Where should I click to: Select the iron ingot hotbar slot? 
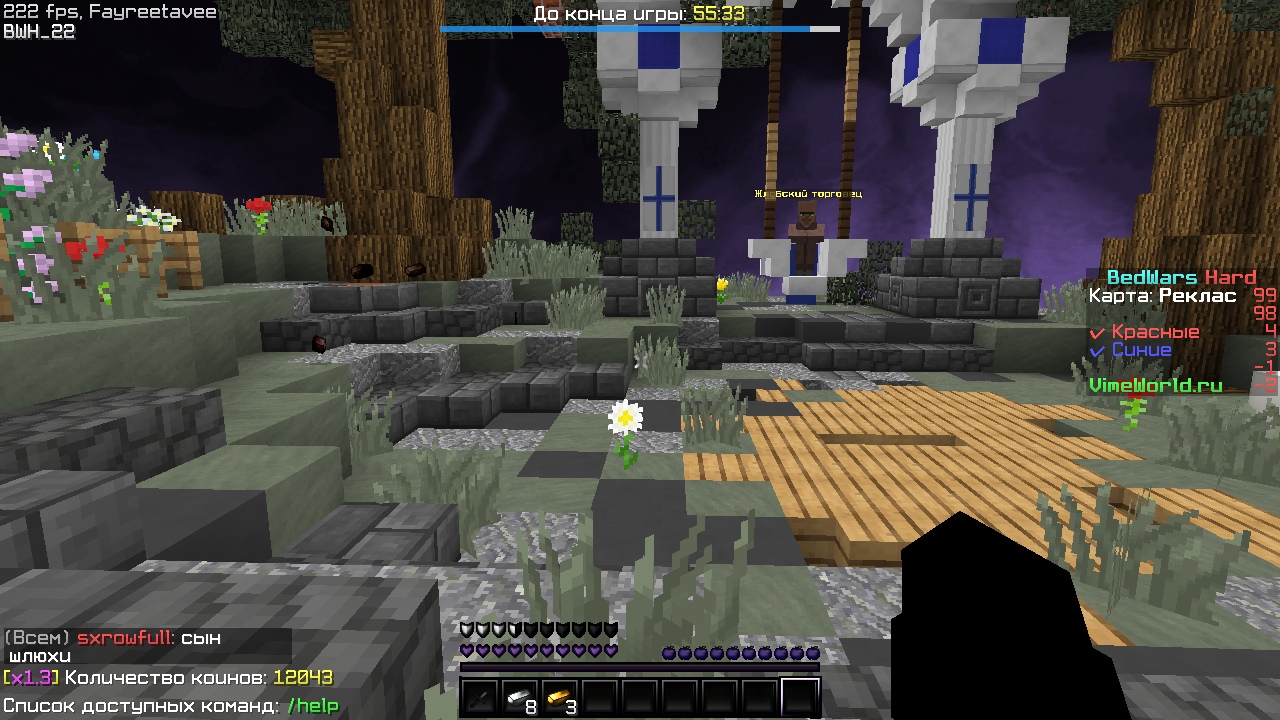tap(520, 698)
